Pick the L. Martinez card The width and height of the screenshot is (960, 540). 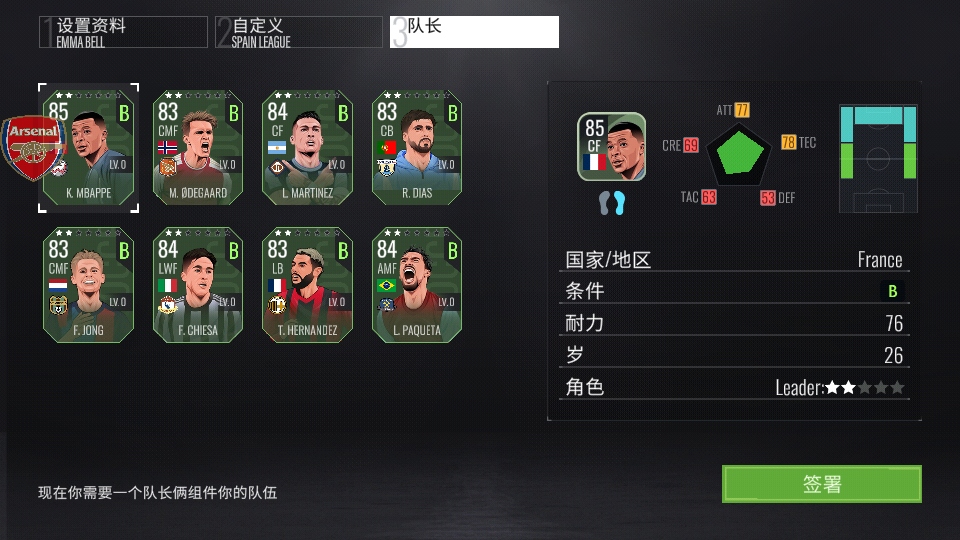point(307,146)
